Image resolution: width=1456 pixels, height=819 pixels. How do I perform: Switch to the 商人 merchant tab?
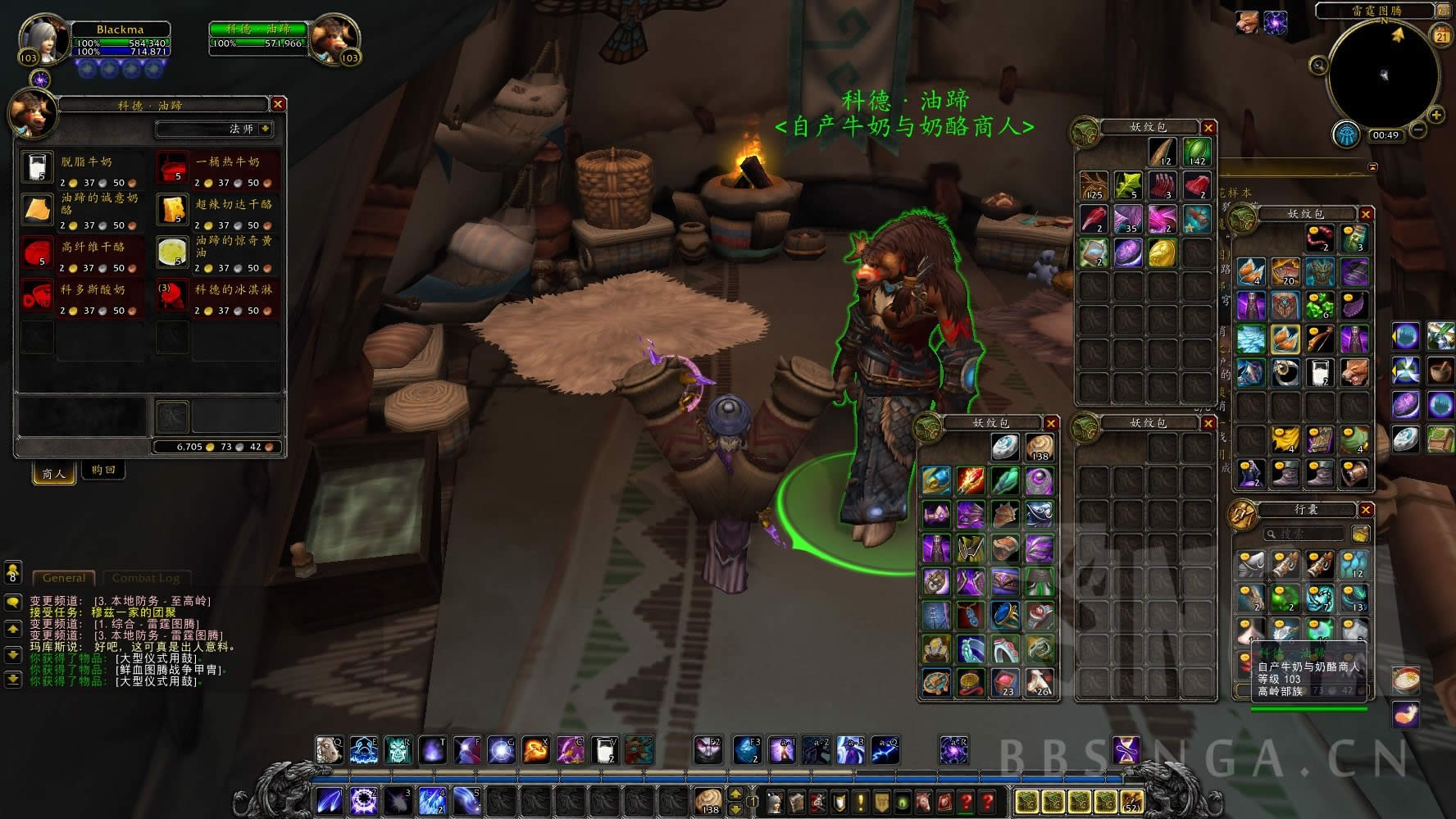(54, 473)
